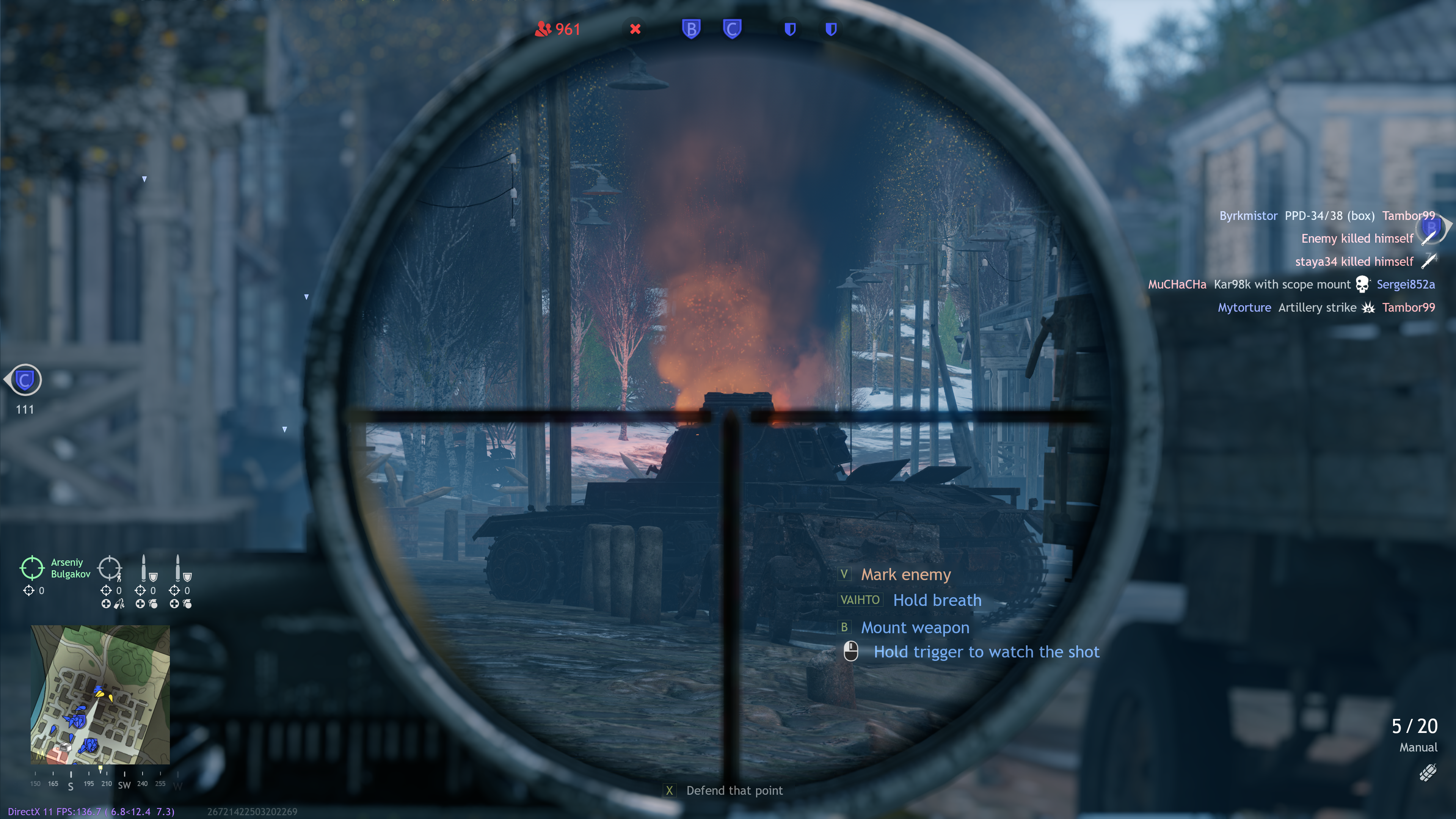Viewport: 1456px width, 819px height.
Task: Select the Byrkmistor PPD-34/38 kill feed row
Action: click(1327, 216)
